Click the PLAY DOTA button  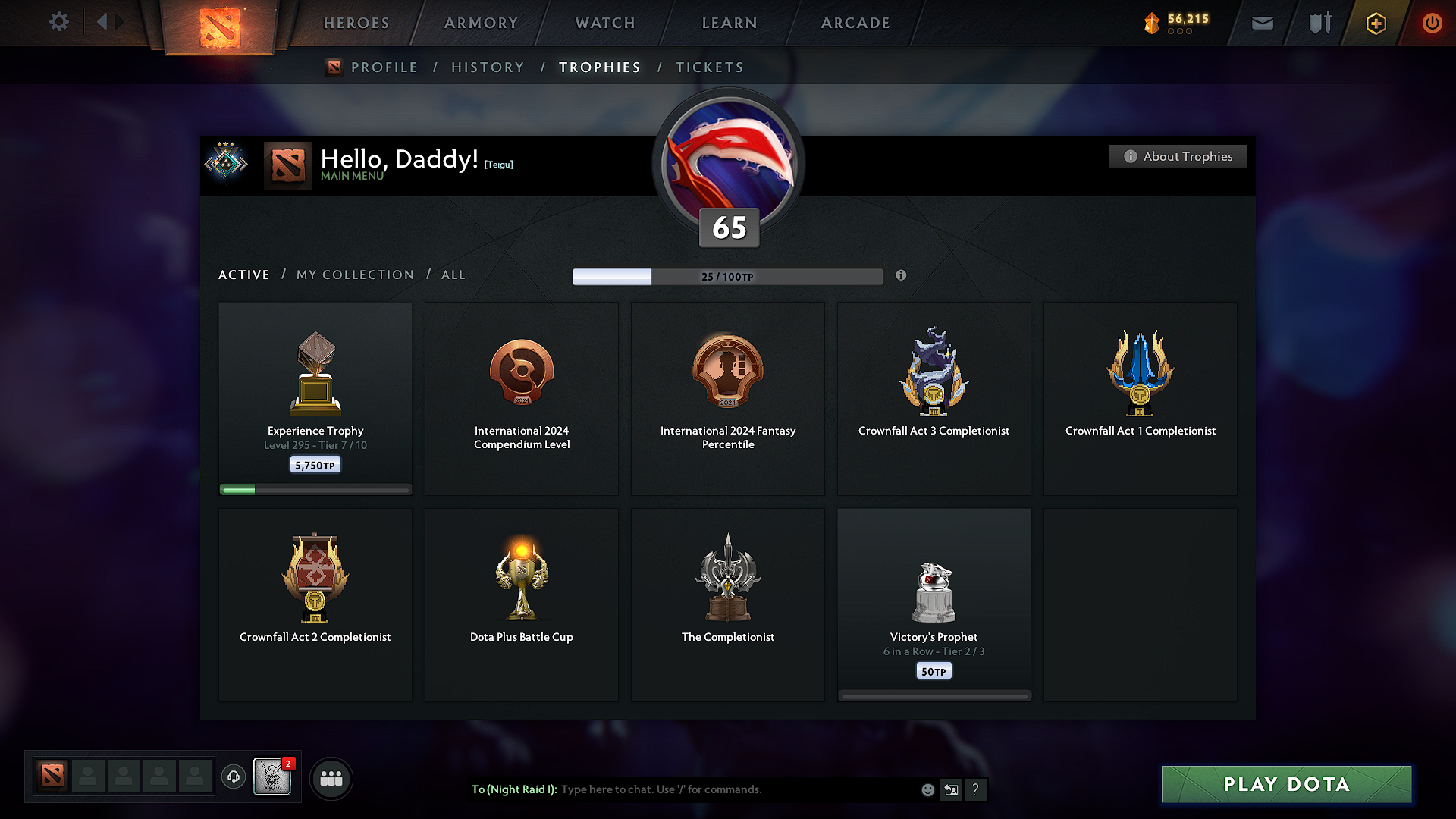point(1286,784)
